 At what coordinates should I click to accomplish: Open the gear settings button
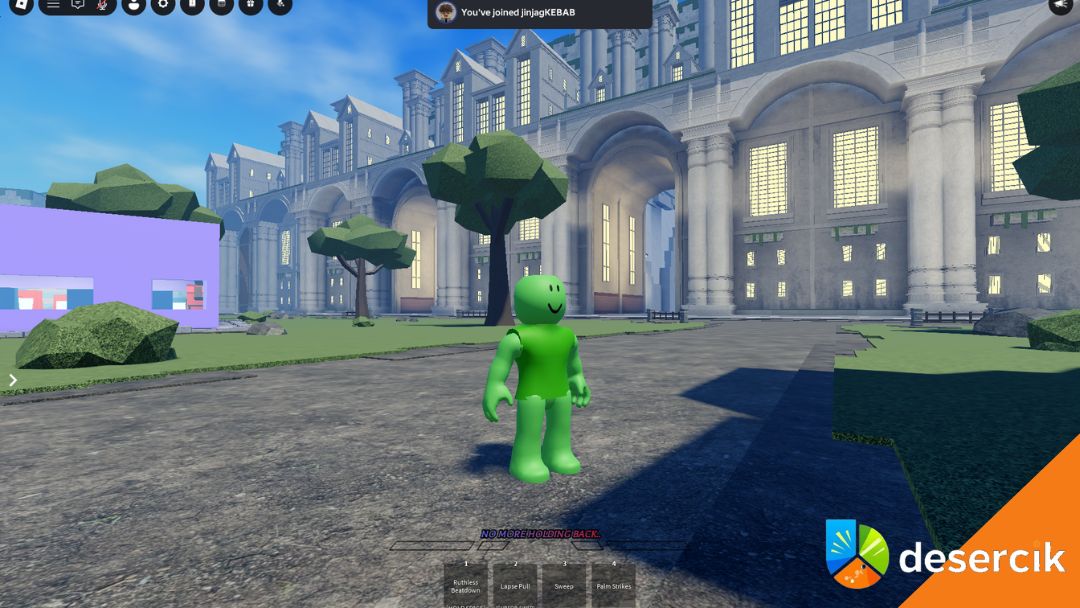(x=163, y=5)
